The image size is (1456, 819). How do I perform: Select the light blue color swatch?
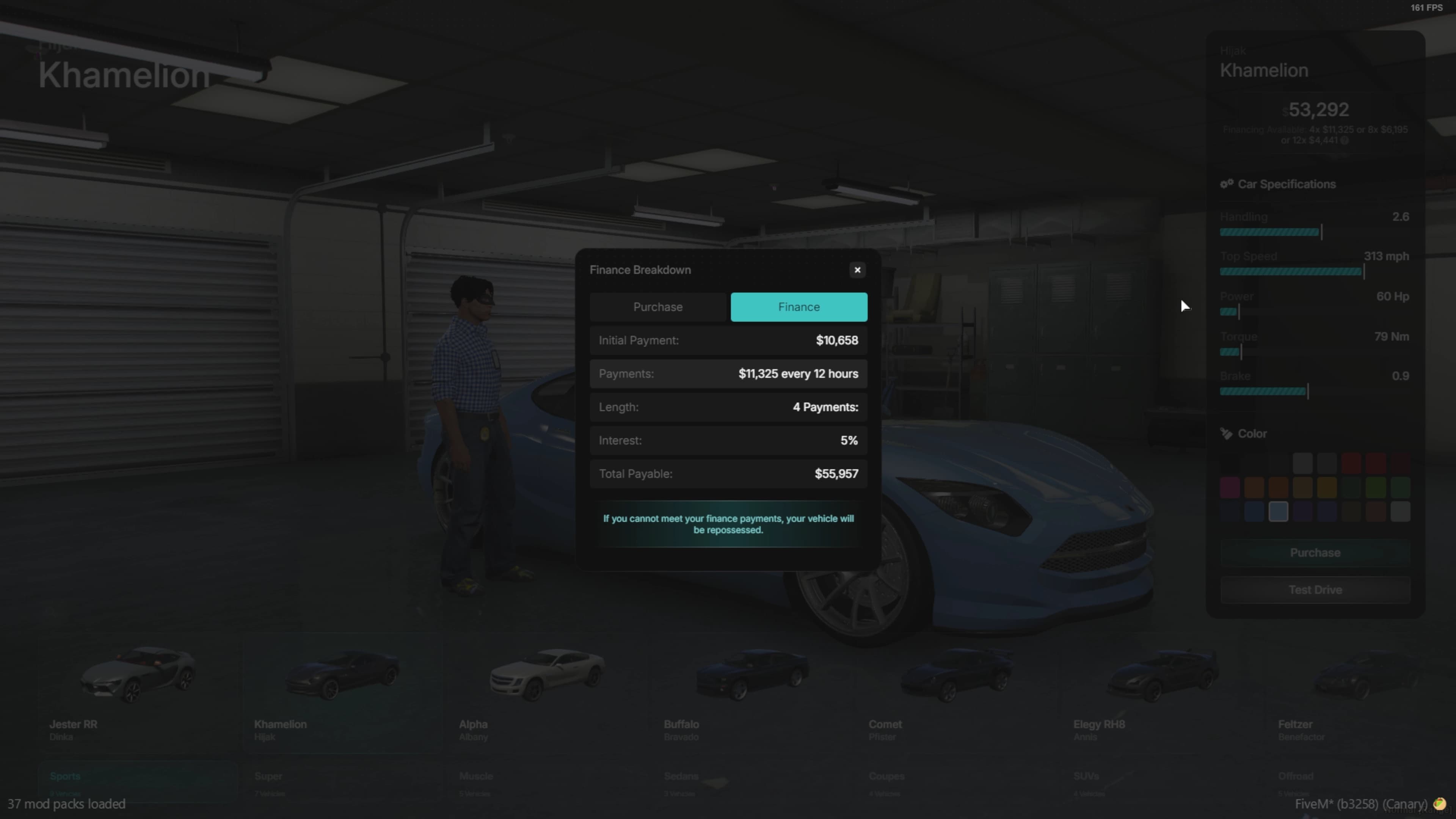click(1278, 512)
